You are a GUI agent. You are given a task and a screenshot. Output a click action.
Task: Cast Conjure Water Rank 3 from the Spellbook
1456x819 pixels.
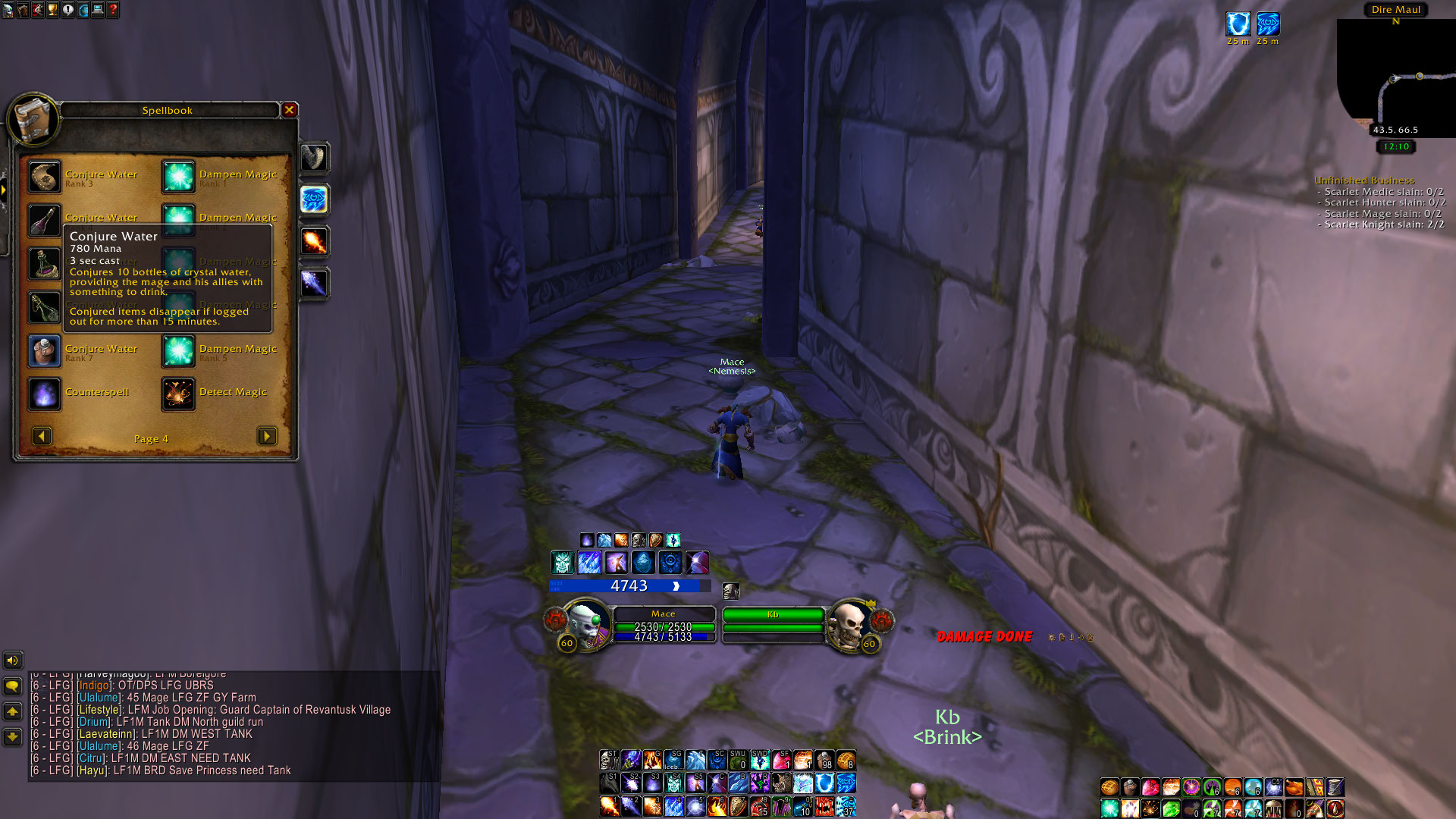click(45, 177)
